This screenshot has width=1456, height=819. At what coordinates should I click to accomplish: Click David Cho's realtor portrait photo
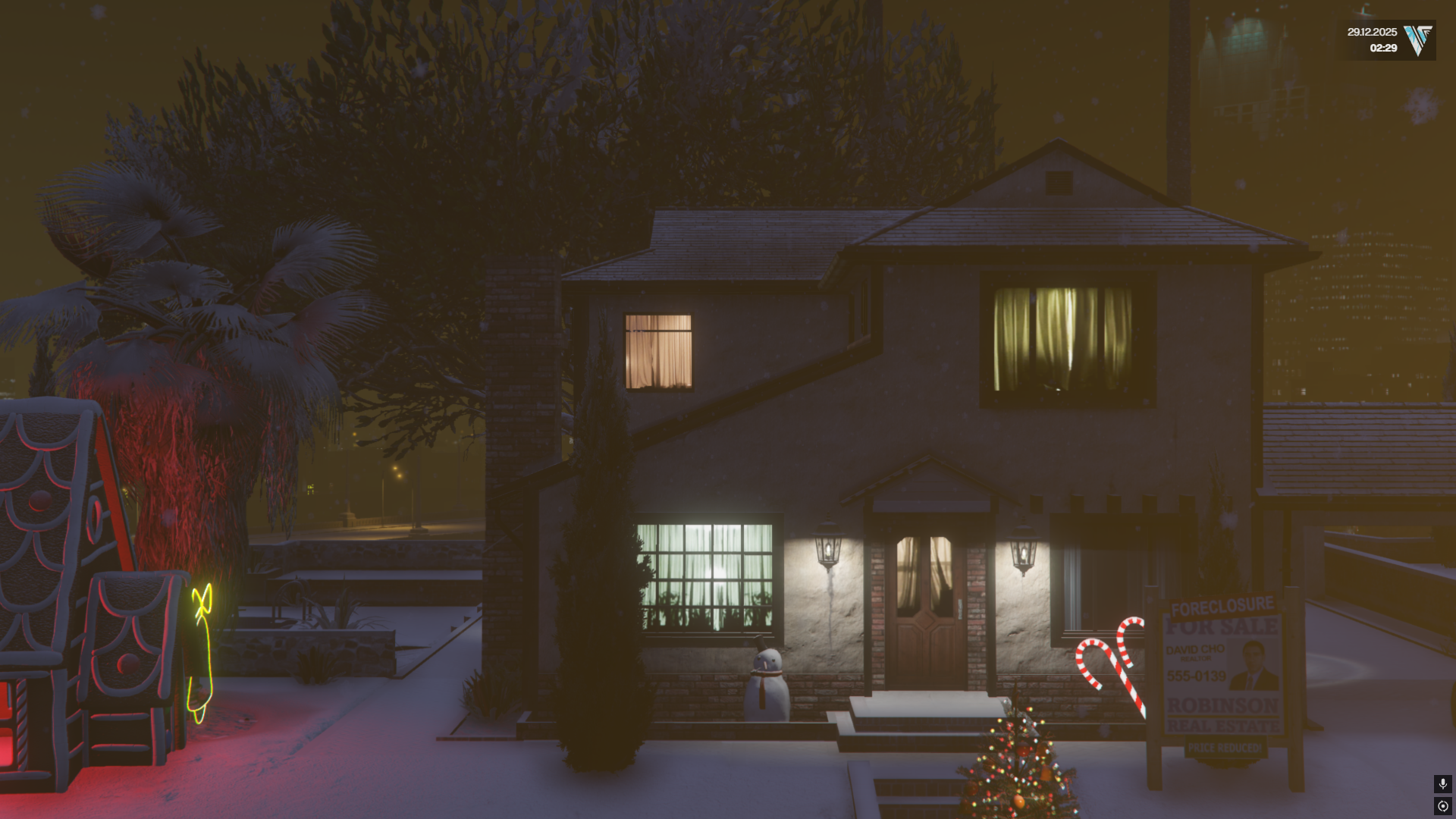click(x=1253, y=664)
